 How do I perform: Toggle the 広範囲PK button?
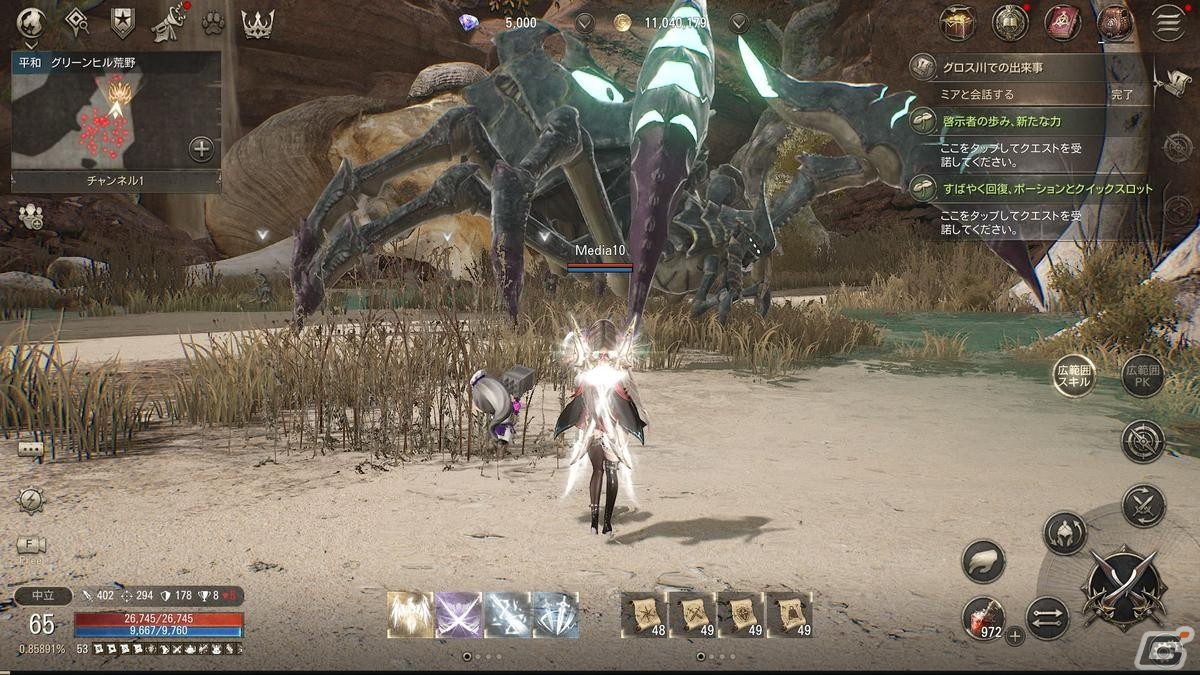coord(1143,377)
